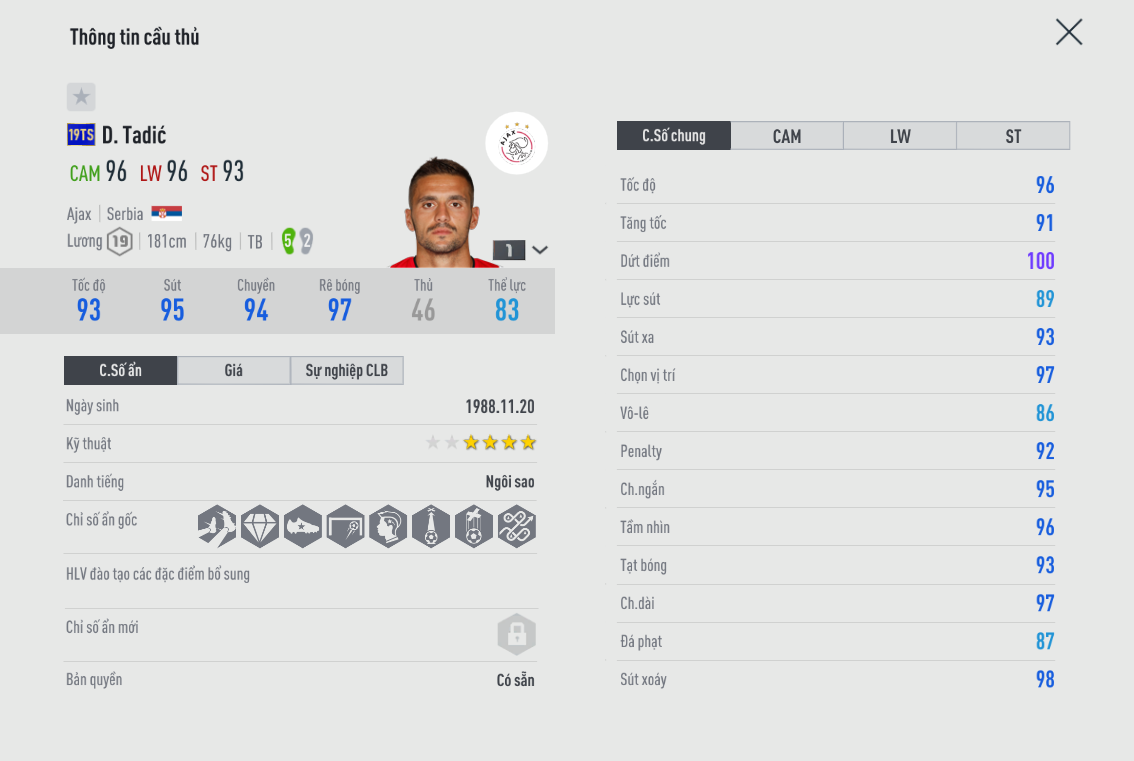Select the C.Số ẩn tab
The width and height of the screenshot is (1134, 761).
click(x=121, y=371)
